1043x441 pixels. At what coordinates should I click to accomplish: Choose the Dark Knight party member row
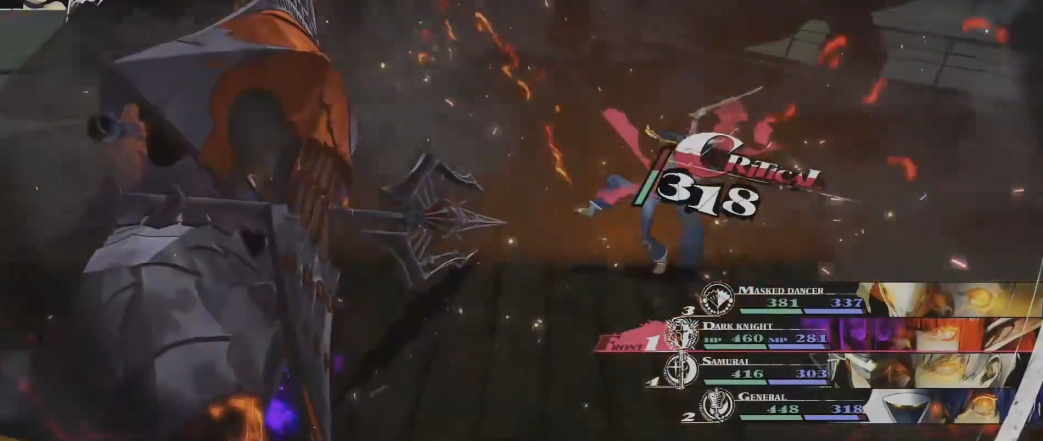[780, 333]
